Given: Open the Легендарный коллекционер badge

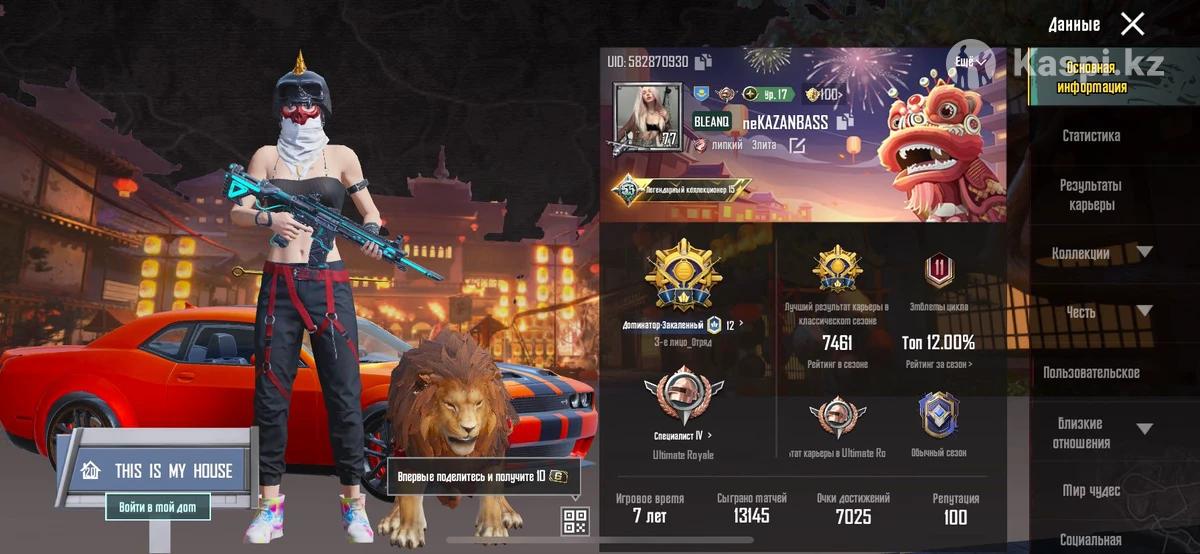Looking at the screenshot, I should pyautogui.click(x=680, y=188).
